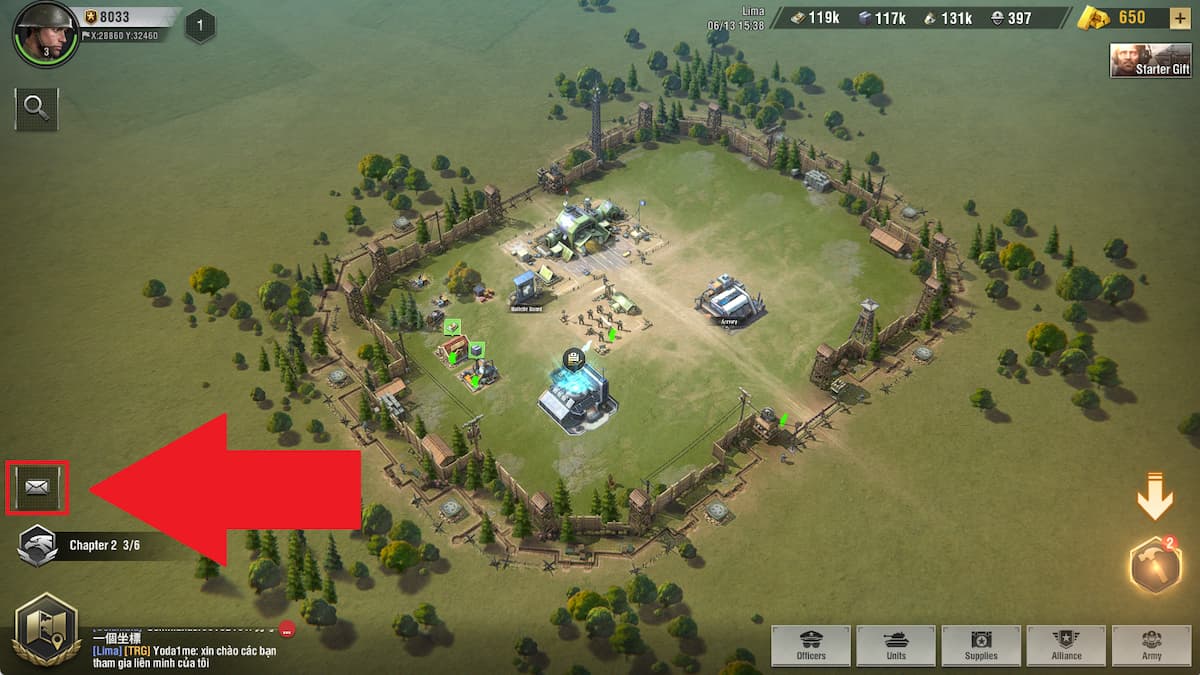Image resolution: width=1200 pixels, height=675 pixels.
Task: Click the hexagon level 1 badge
Action: coord(200,26)
